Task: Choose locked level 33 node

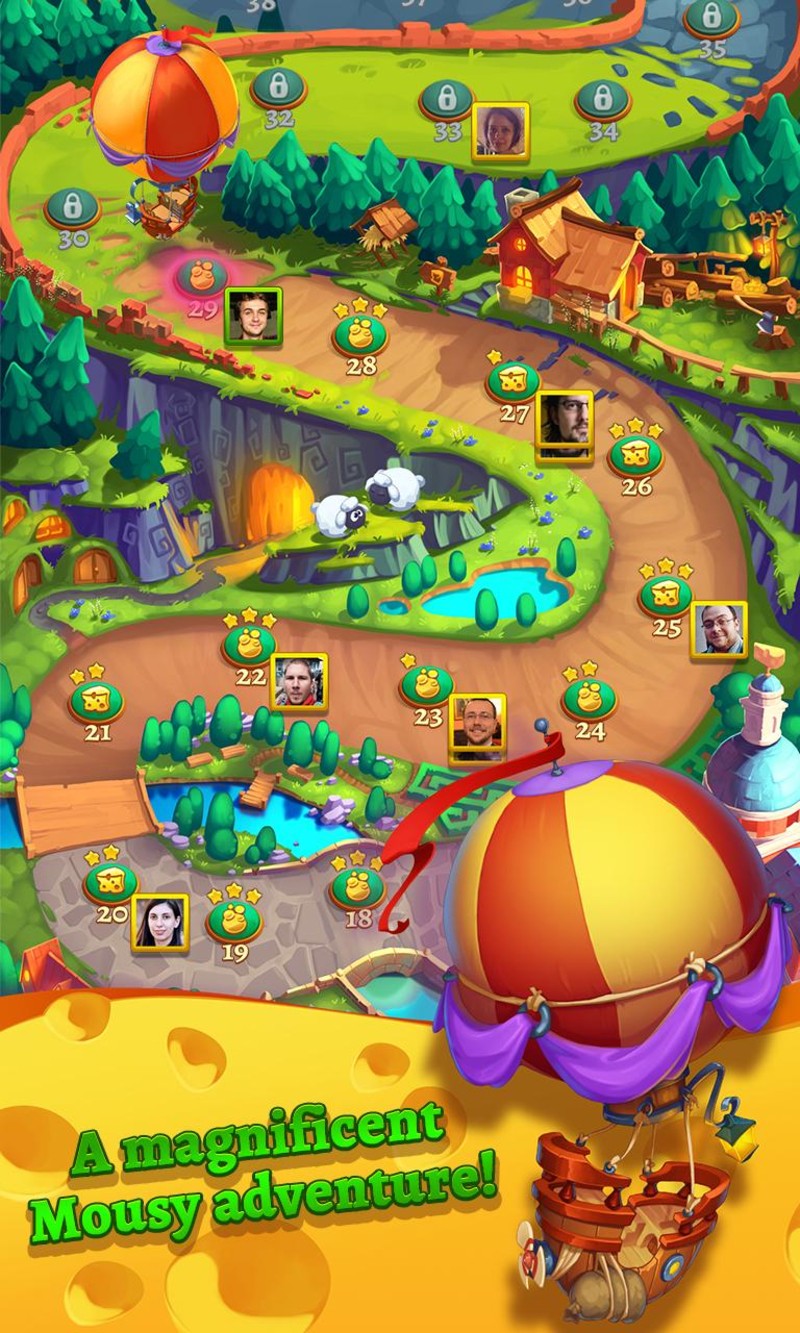Action: click(x=446, y=99)
